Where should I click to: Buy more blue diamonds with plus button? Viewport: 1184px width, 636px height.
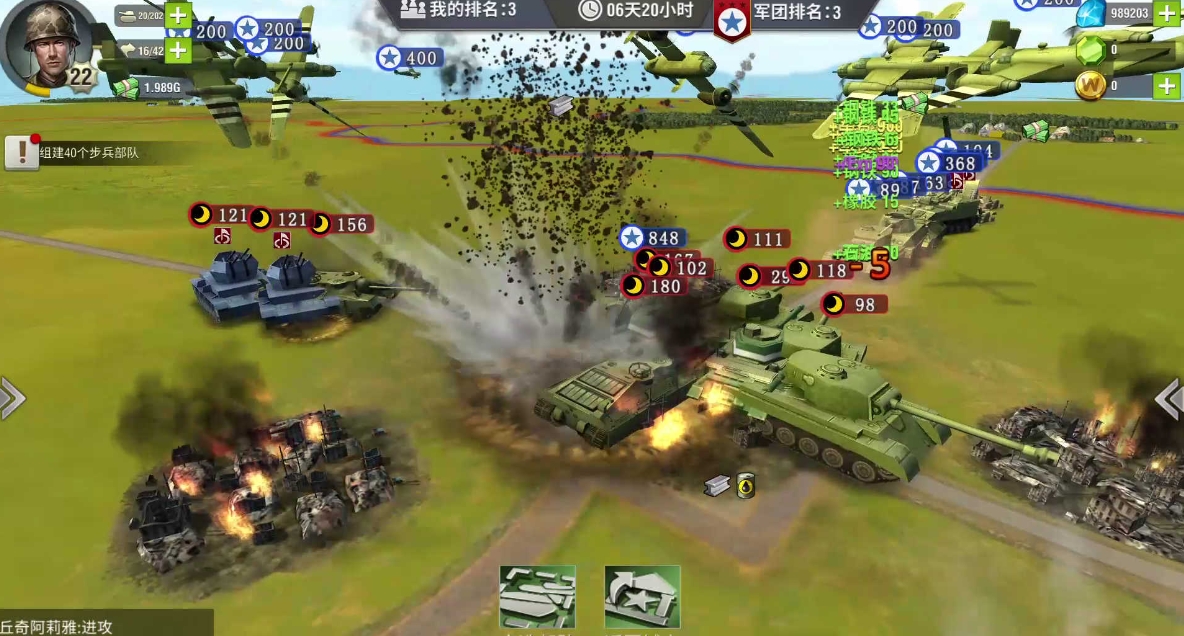pos(1167,13)
